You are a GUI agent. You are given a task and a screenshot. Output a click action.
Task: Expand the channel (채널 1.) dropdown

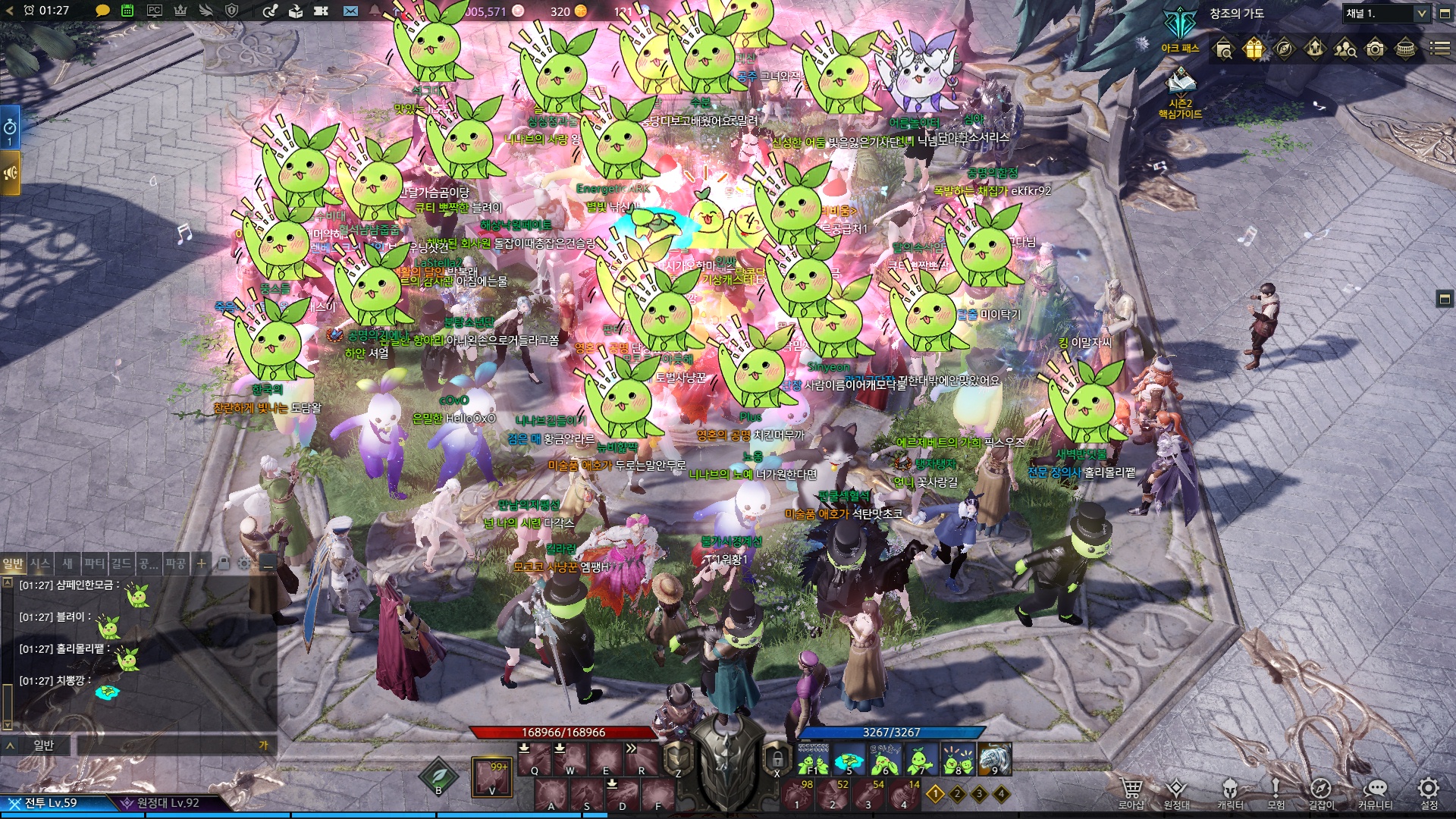click(1421, 14)
